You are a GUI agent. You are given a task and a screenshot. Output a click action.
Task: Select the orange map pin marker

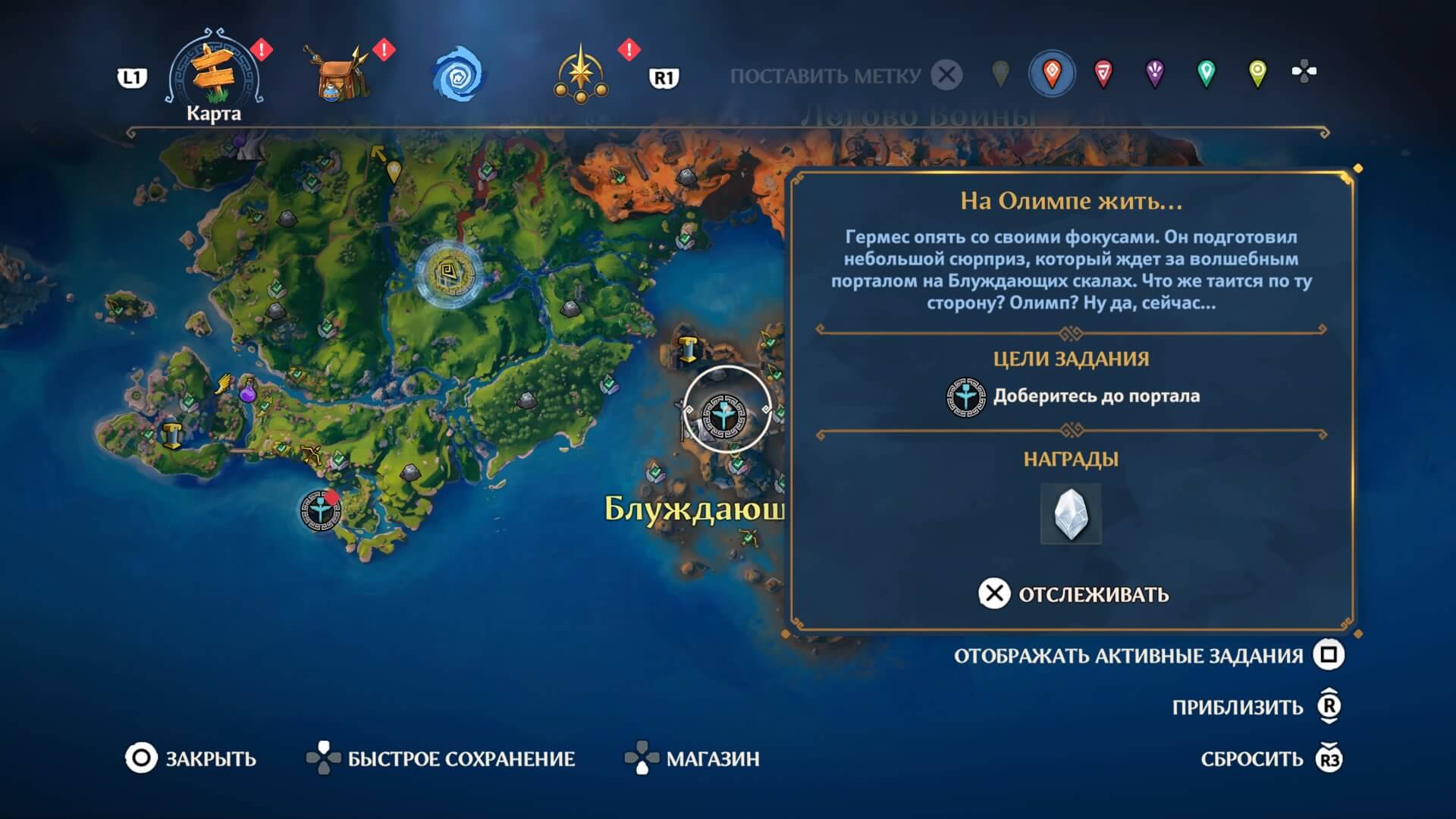(x=1052, y=74)
